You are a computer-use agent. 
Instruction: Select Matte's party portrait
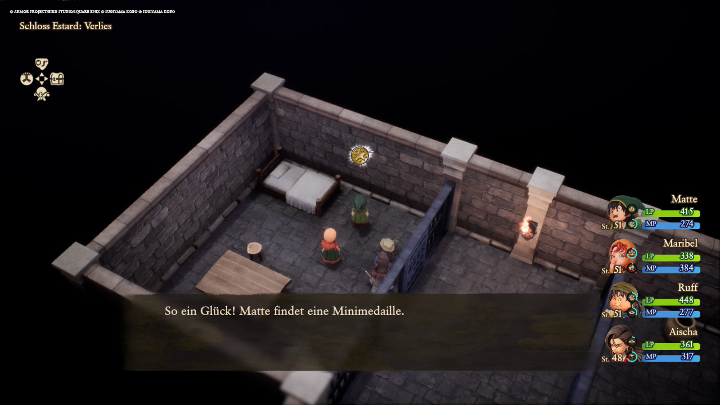(x=624, y=213)
